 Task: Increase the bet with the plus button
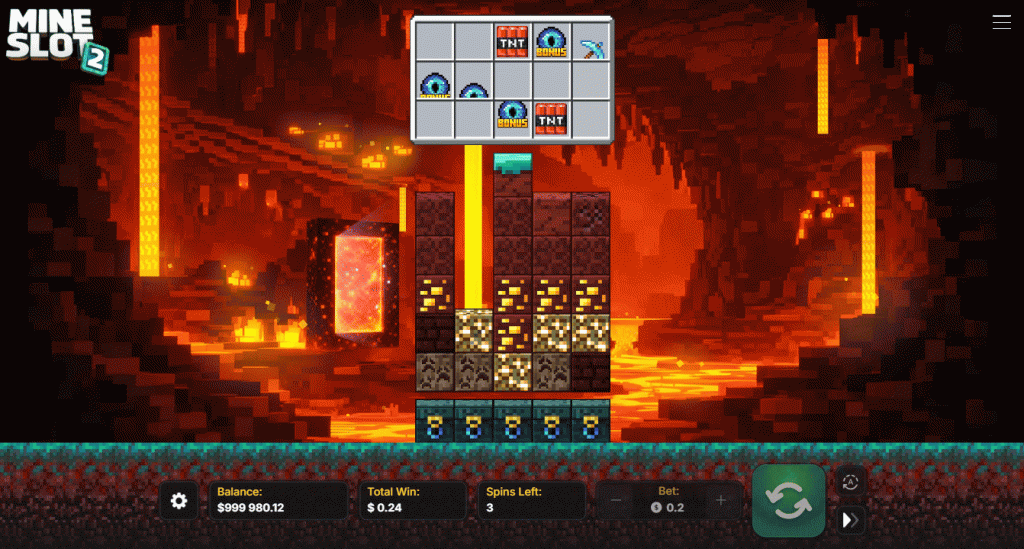pos(721,500)
